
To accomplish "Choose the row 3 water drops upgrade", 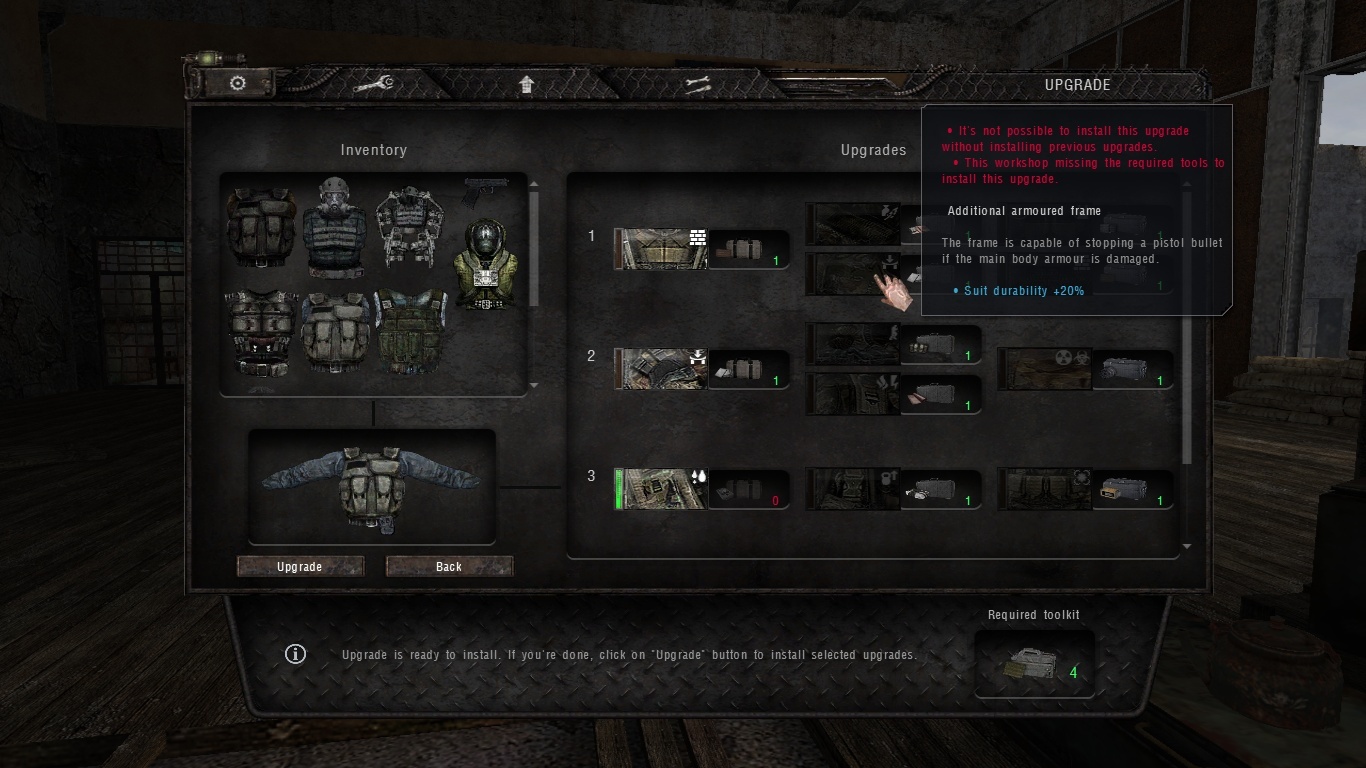I will click(661, 489).
